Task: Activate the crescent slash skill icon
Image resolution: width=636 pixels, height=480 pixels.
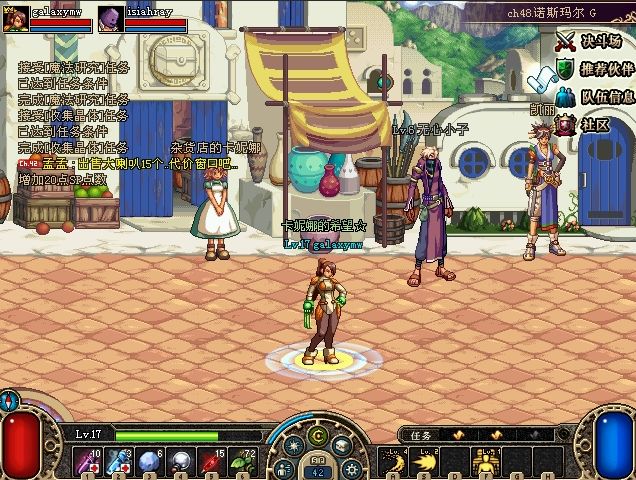Action: click(x=393, y=462)
